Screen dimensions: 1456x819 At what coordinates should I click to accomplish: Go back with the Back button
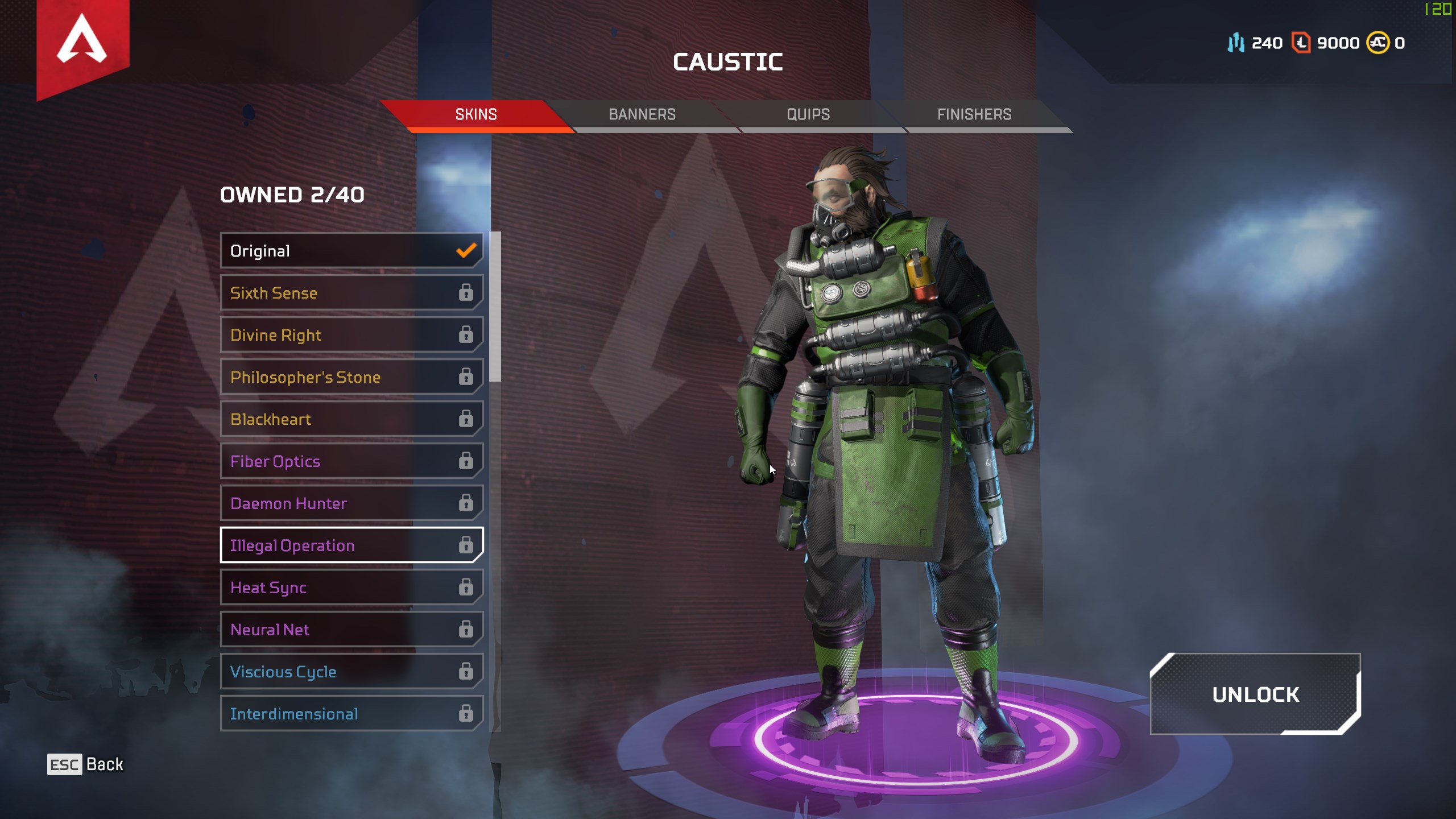tap(85, 764)
